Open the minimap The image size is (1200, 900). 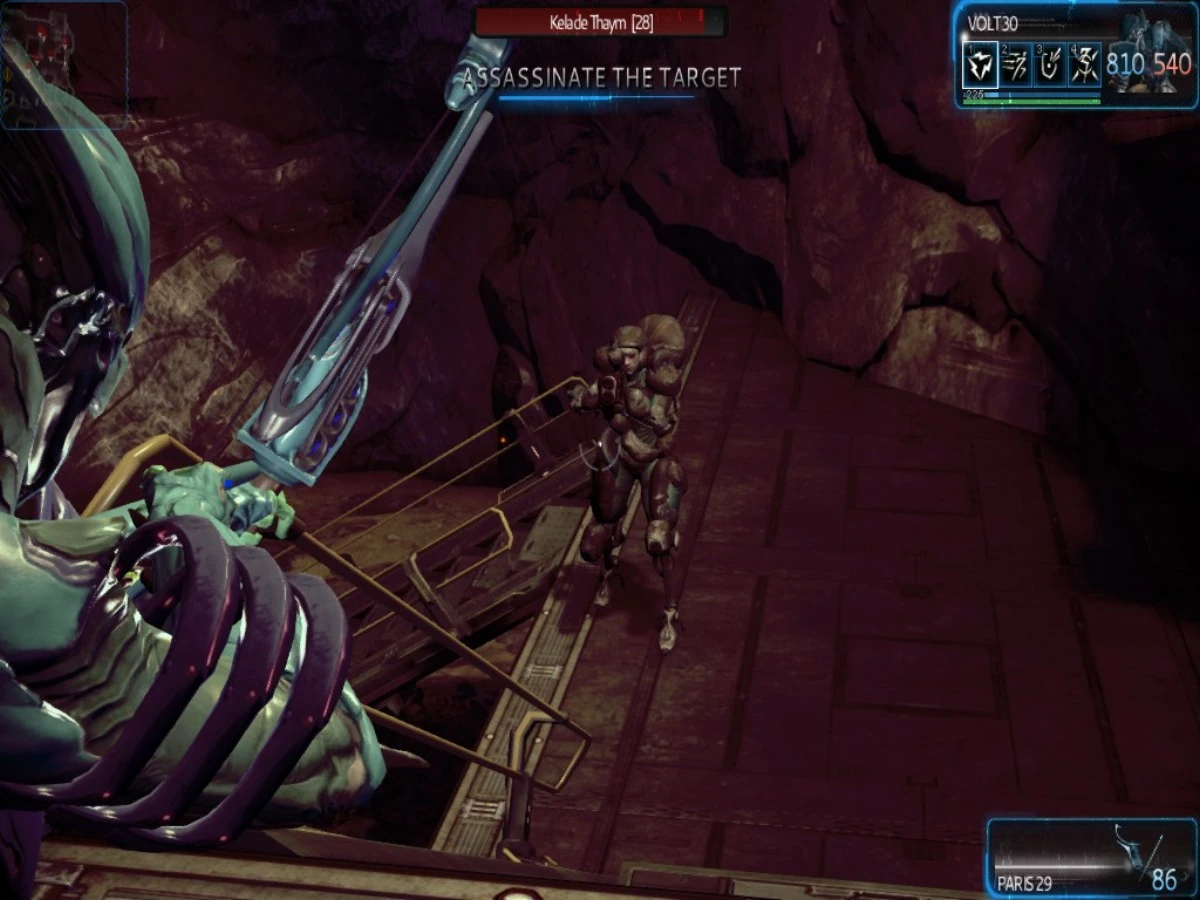(x=64, y=64)
